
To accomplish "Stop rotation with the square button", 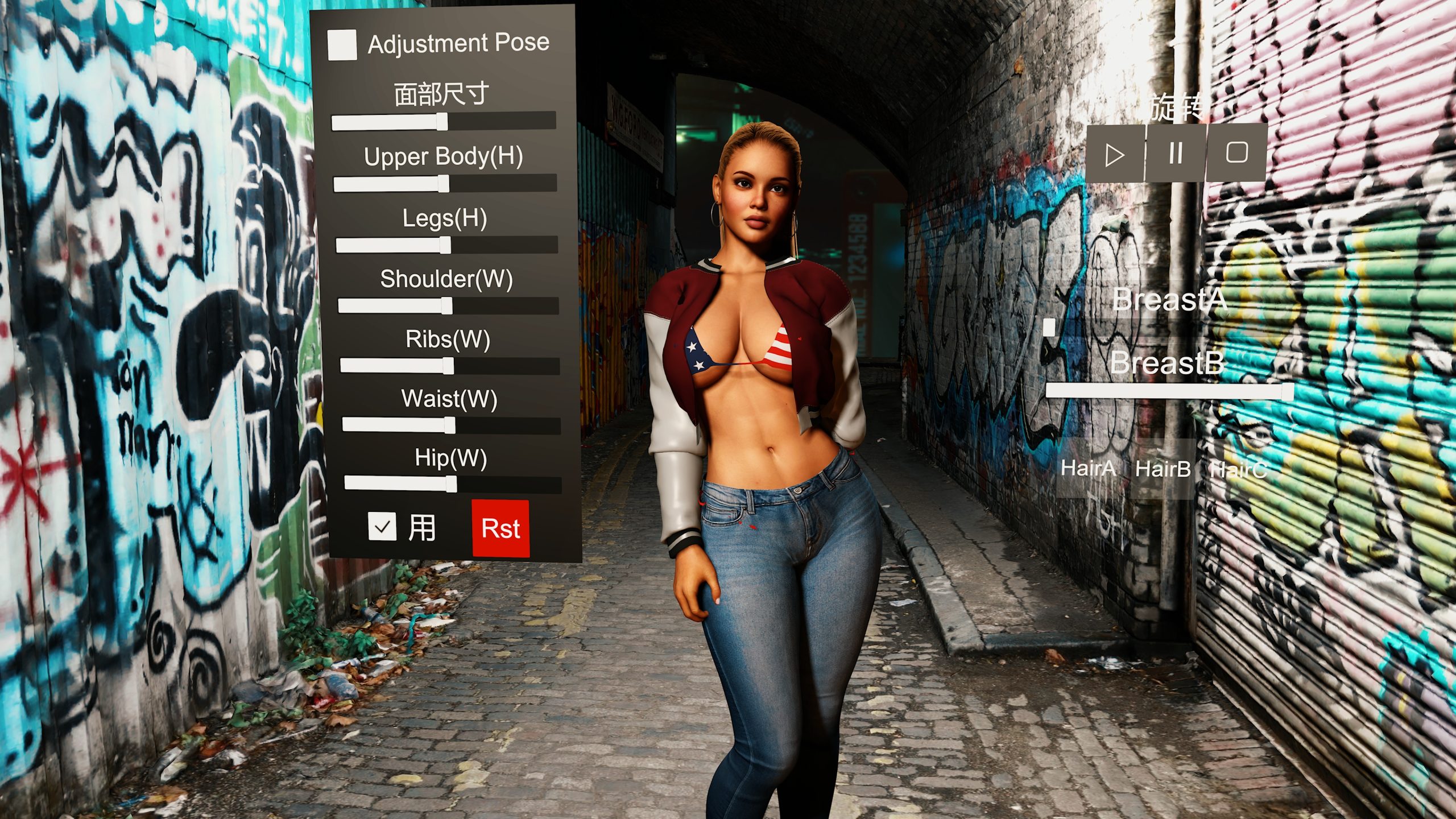I will (x=1236, y=152).
